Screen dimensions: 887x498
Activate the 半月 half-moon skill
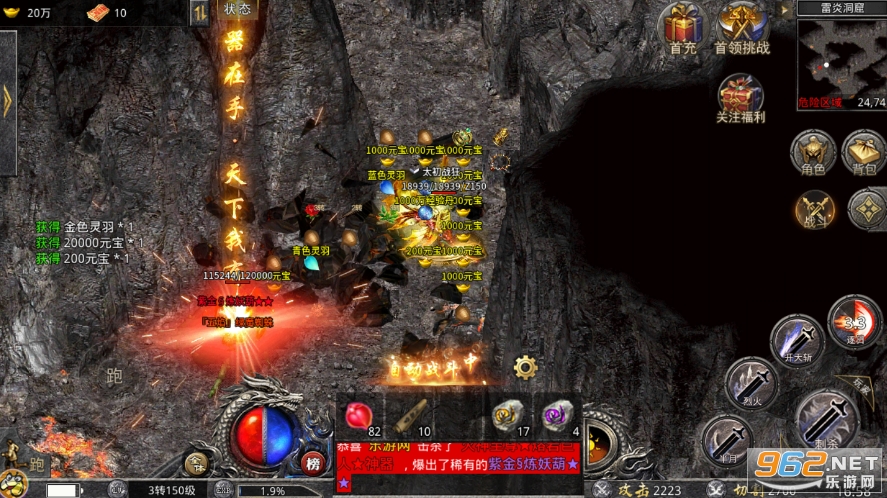coord(727,439)
